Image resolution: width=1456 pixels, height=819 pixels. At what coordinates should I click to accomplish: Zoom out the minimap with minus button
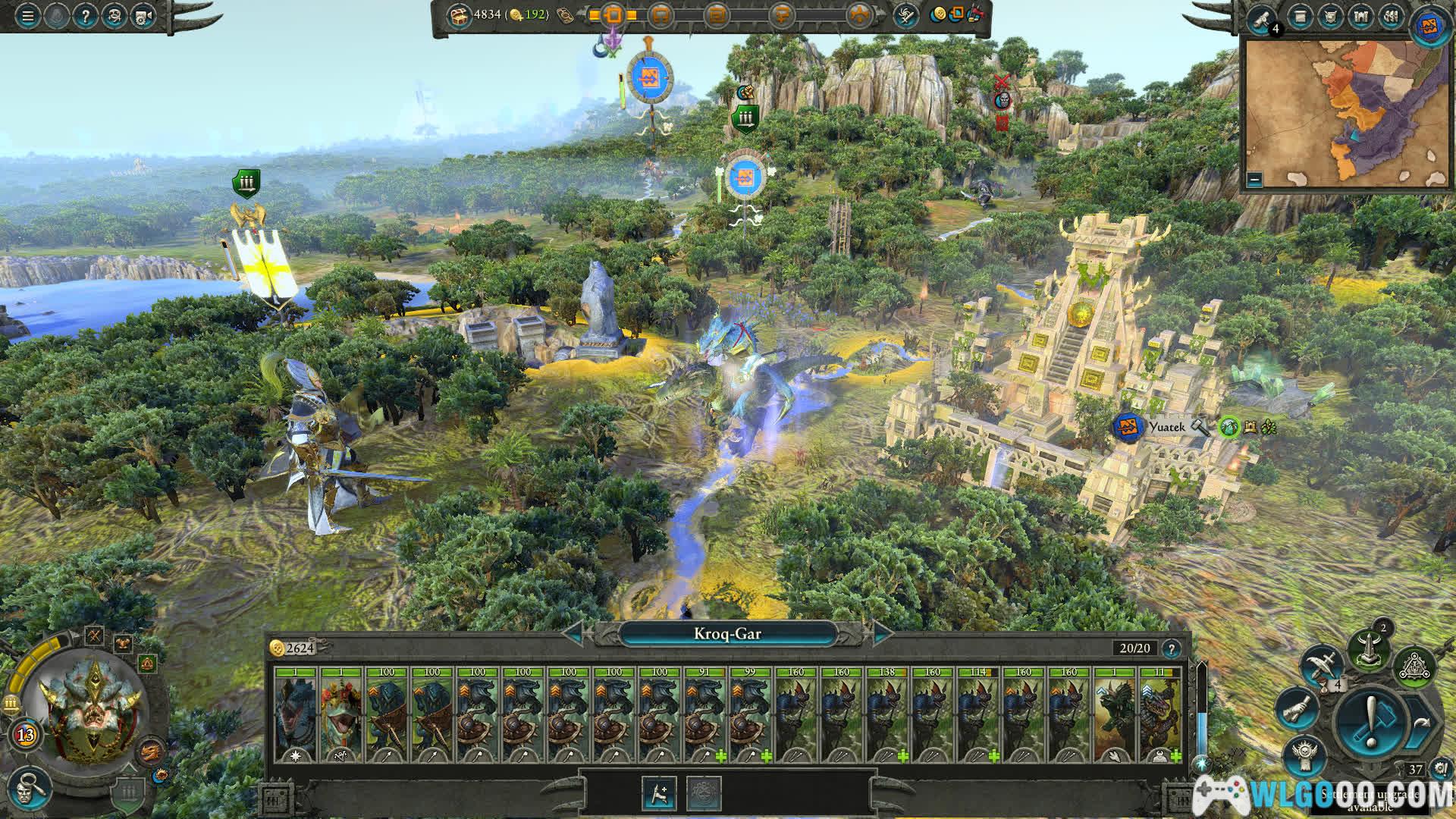[1254, 180]
